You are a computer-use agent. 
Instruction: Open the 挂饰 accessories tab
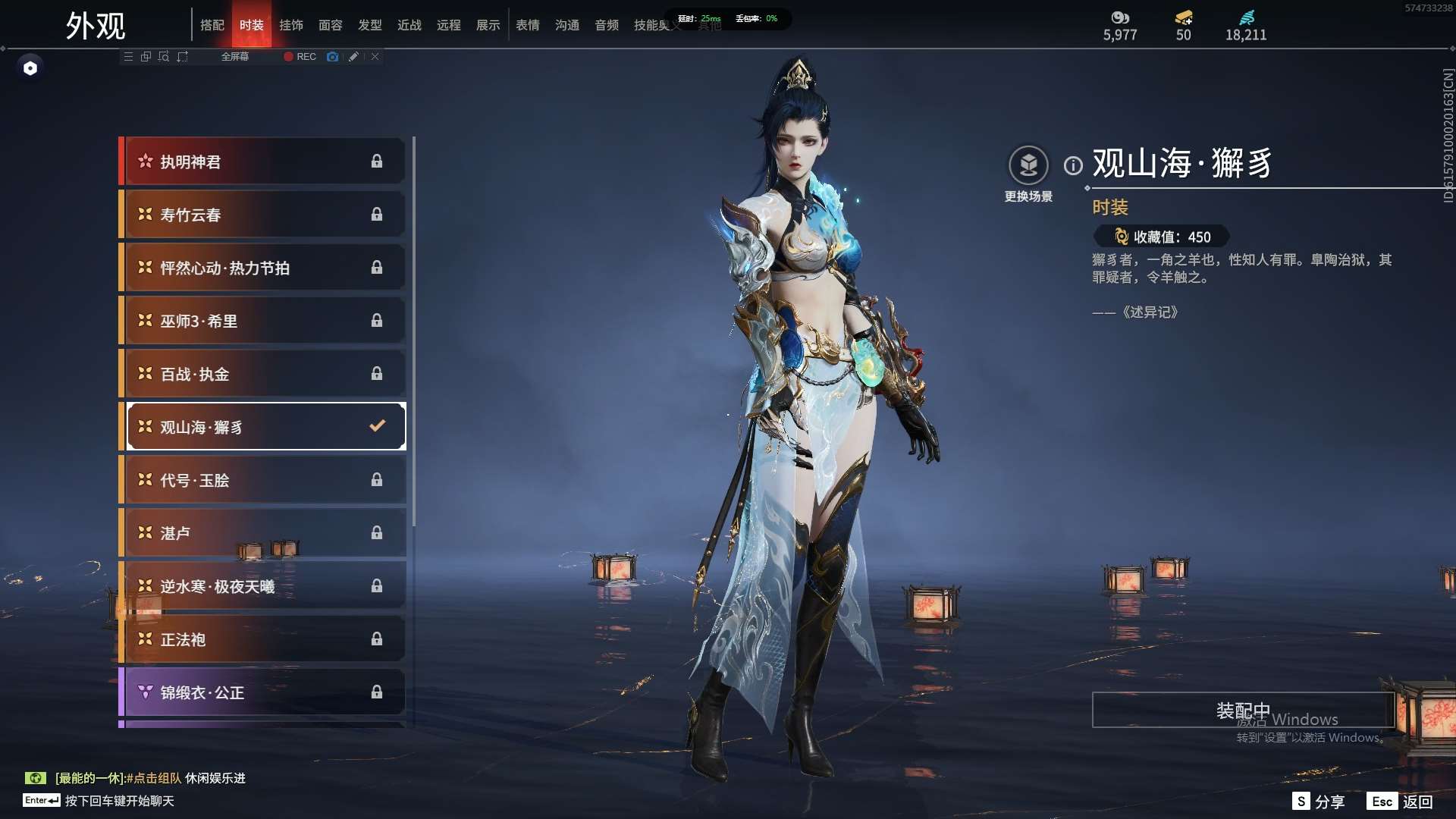290,25
